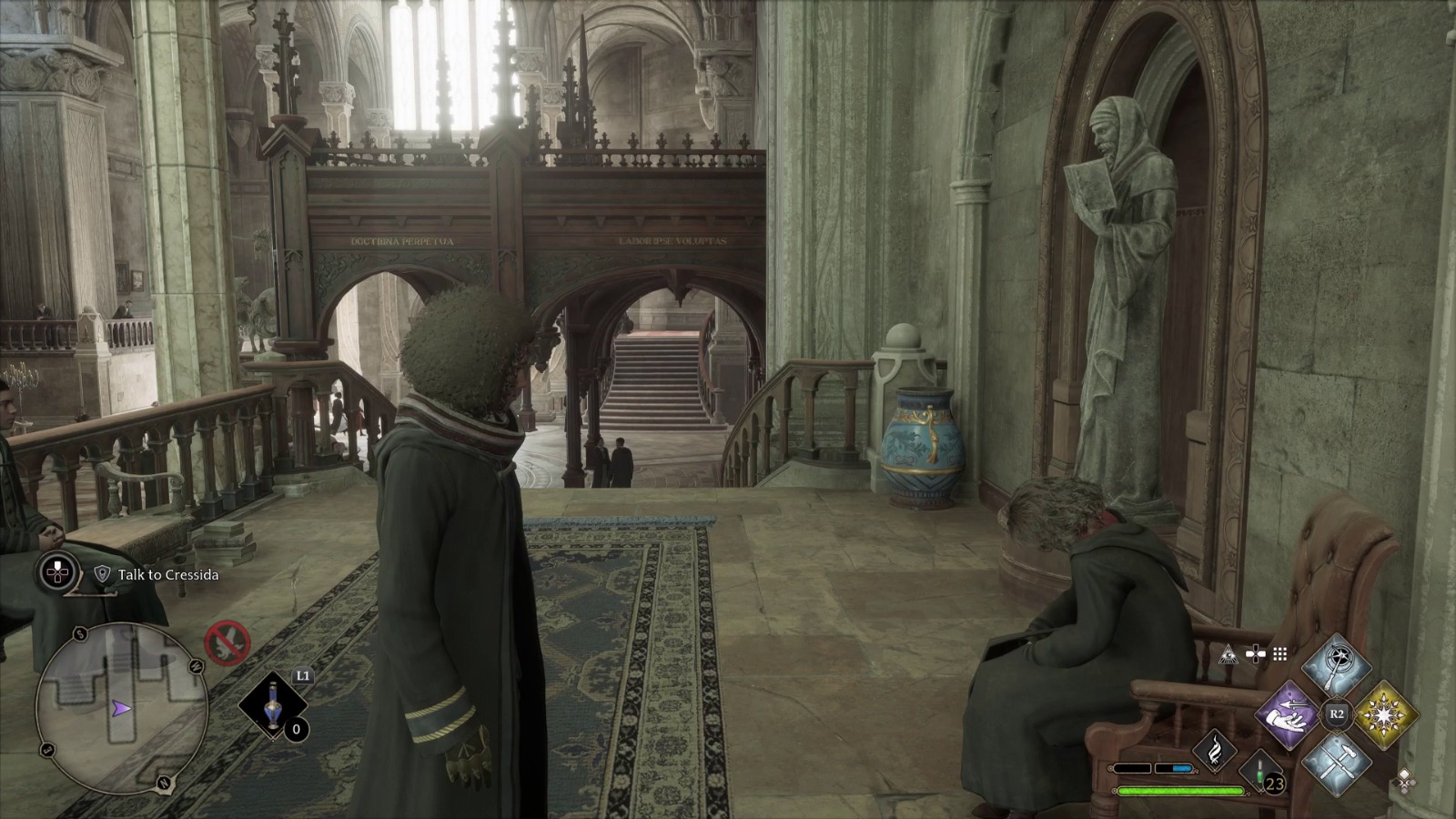Click the purple player arrow on the minimap
The width and height of the screenshot is (1456, 819).
point(121,707)
